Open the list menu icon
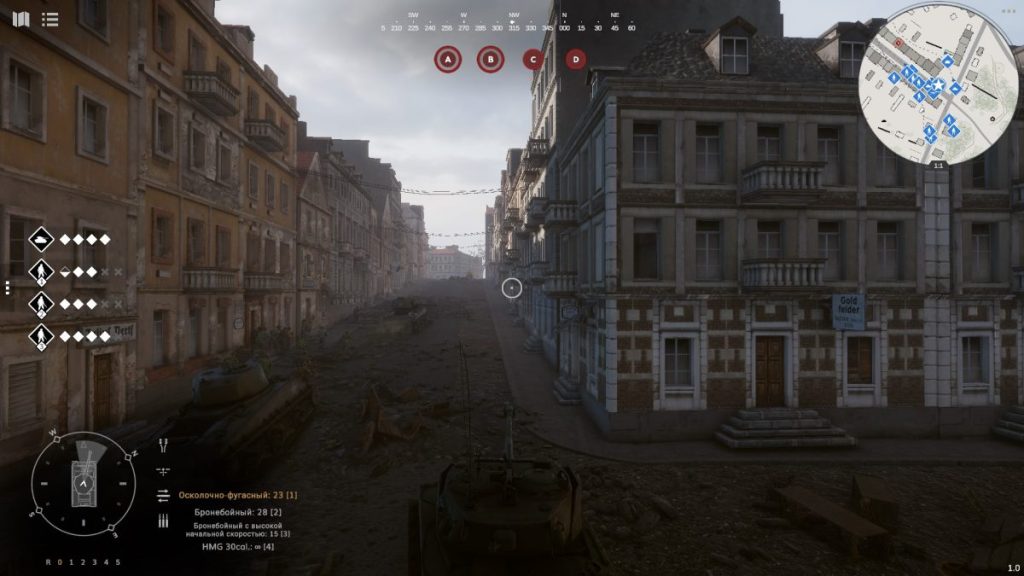The image size is (1024, 576). [50, 19]
